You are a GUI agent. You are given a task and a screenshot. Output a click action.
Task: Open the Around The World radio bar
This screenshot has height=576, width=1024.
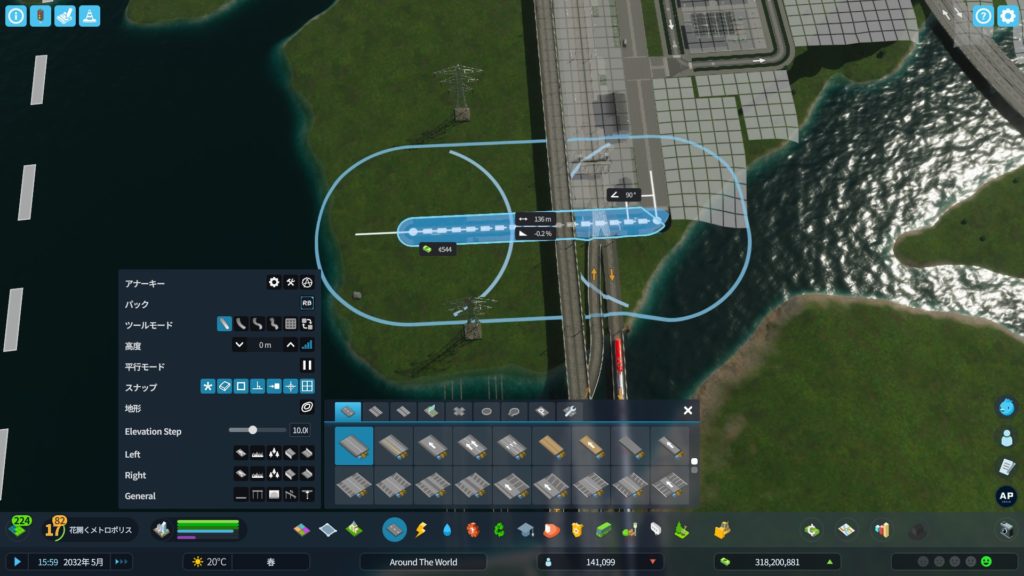click(x=425, y=562)
